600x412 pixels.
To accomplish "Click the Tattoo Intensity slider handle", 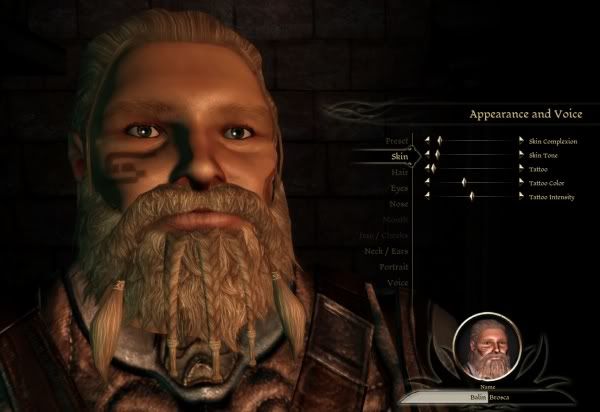I will [470, 197].
